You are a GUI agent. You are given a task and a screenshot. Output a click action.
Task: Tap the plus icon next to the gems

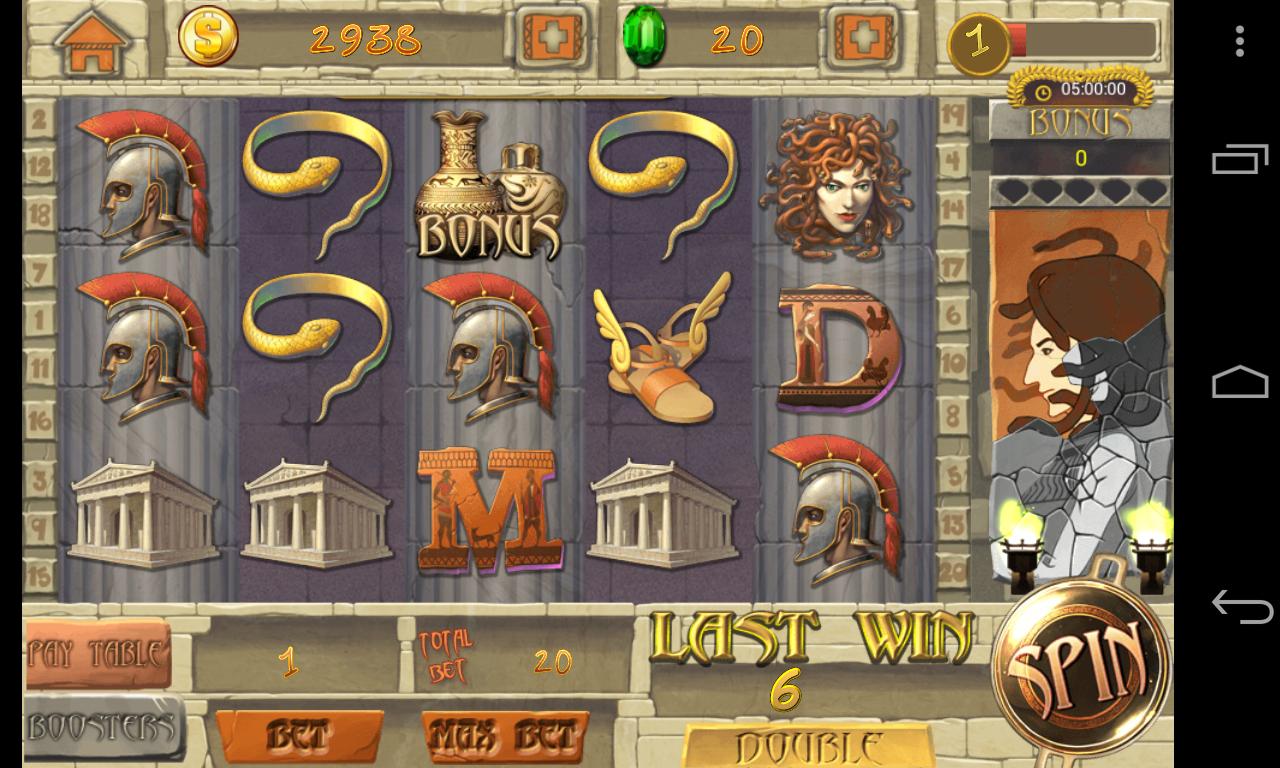862,36
